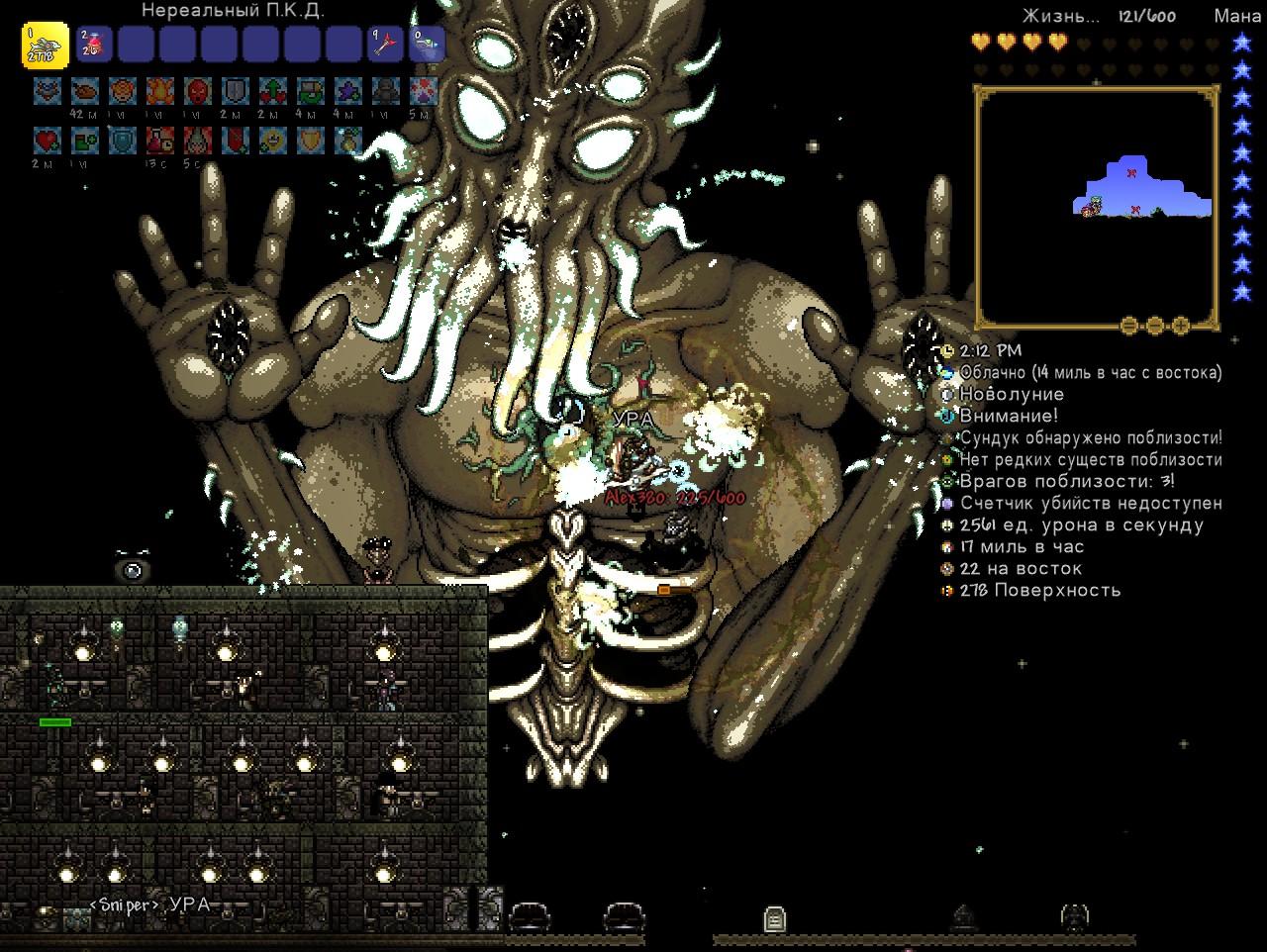Click the minimap zoom-in plus button
The height and width of the screenshot is (952, 1267).
pyautogui.click(x=1181, y=325)
